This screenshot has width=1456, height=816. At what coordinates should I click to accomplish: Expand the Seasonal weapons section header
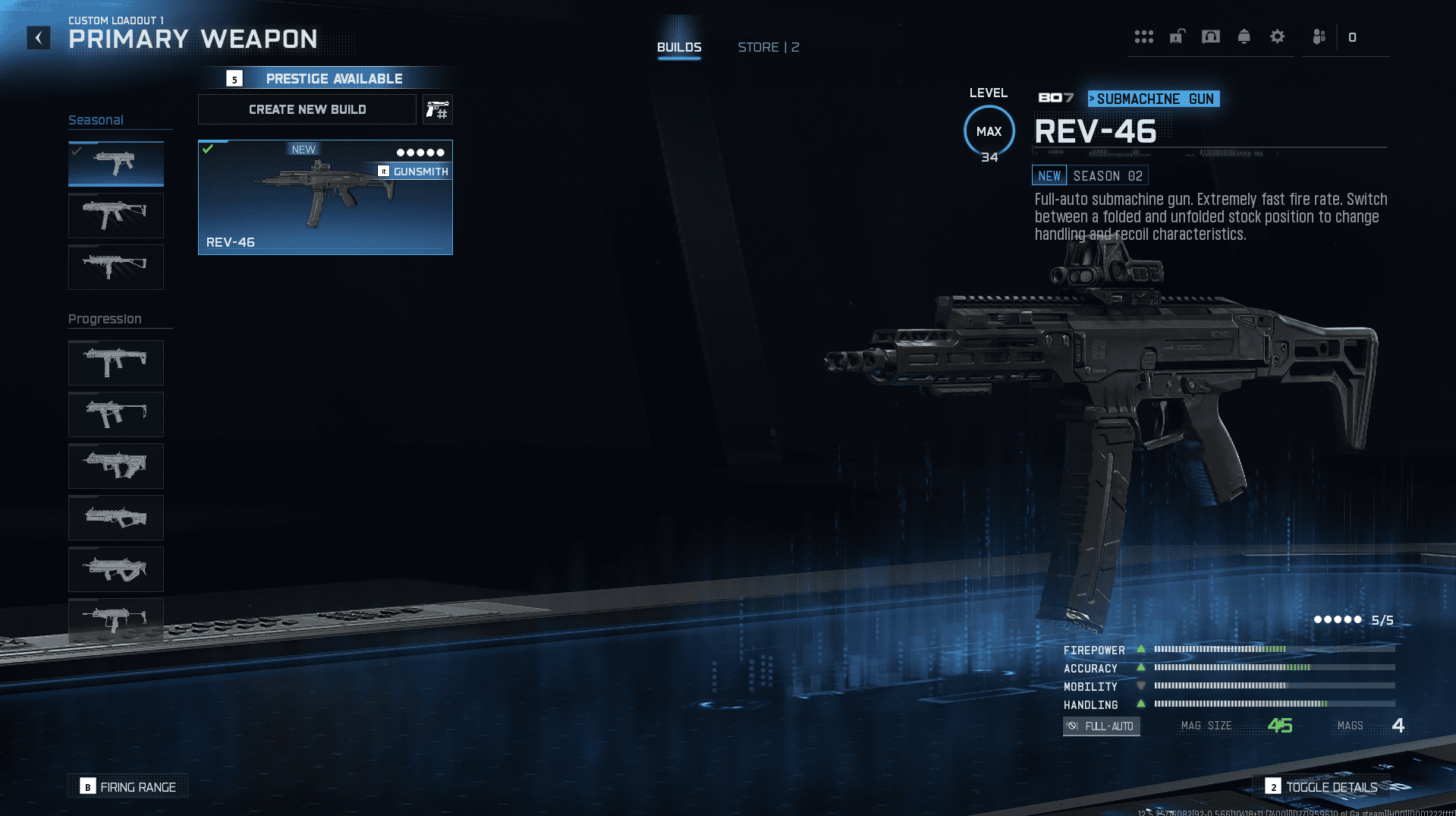96,119
